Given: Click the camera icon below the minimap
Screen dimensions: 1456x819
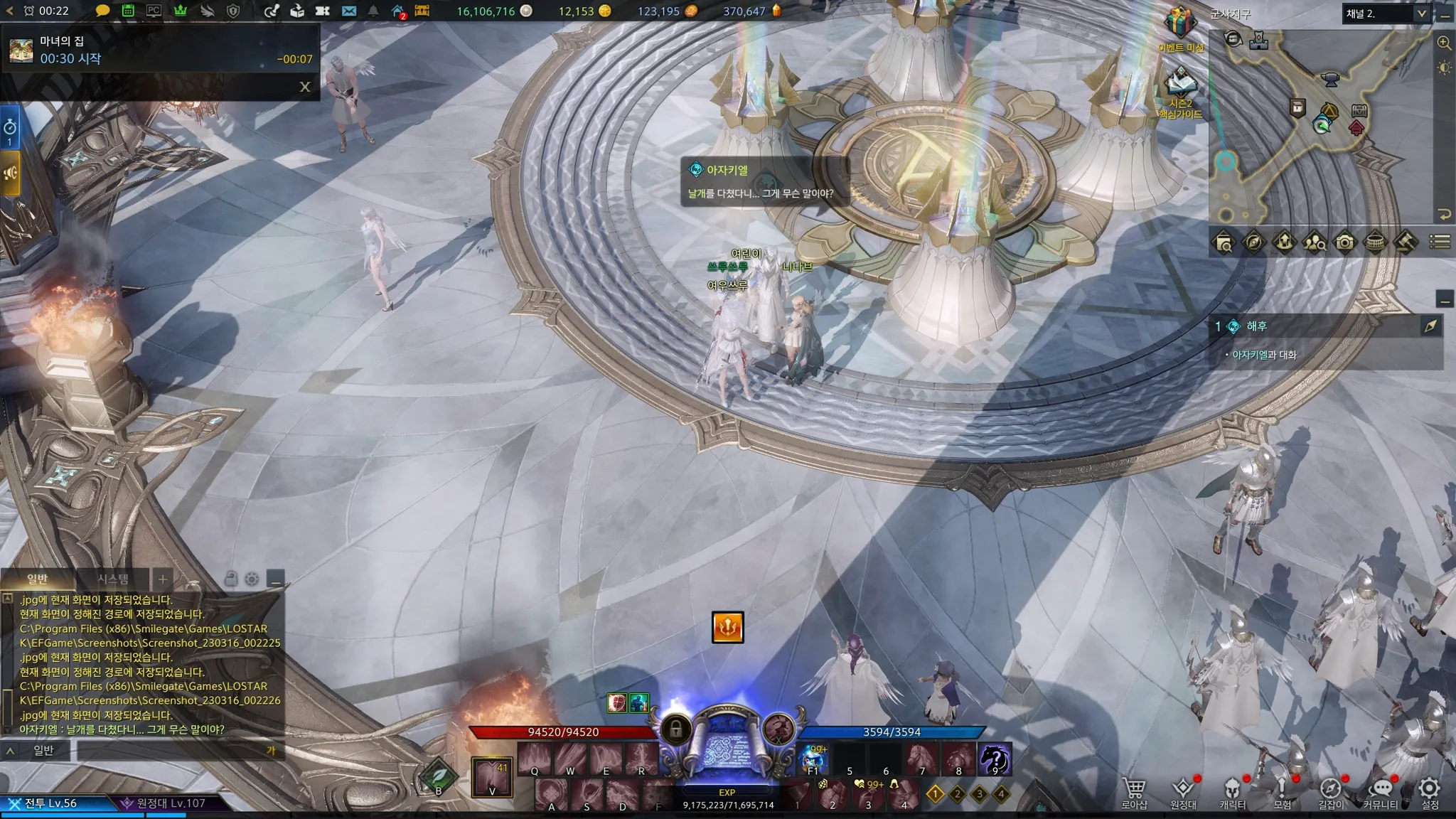Looking at the screenshot, I should click(1344, 242).
